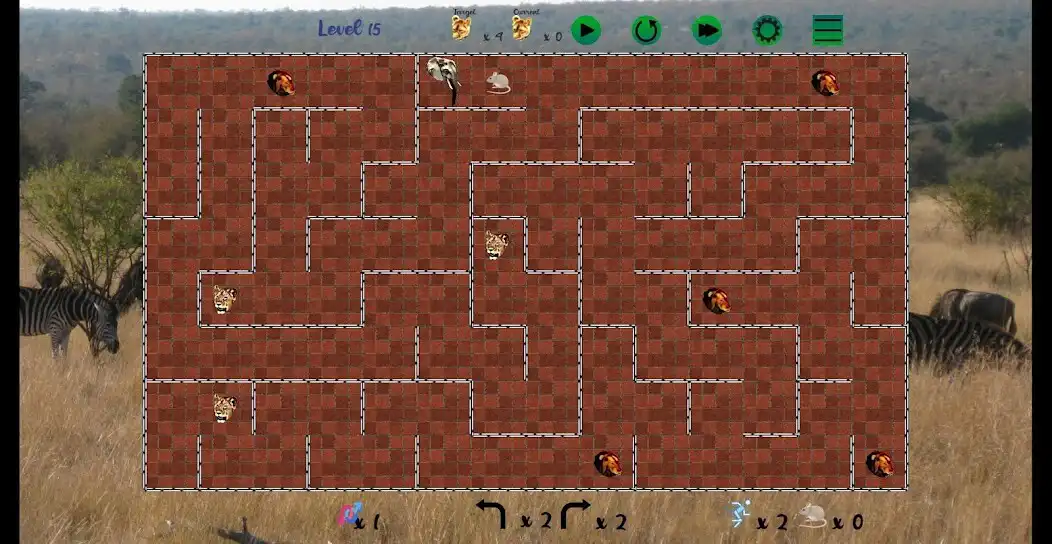Select the red and blue item icon
1052x544 pixels.
(x=348, y=516)
